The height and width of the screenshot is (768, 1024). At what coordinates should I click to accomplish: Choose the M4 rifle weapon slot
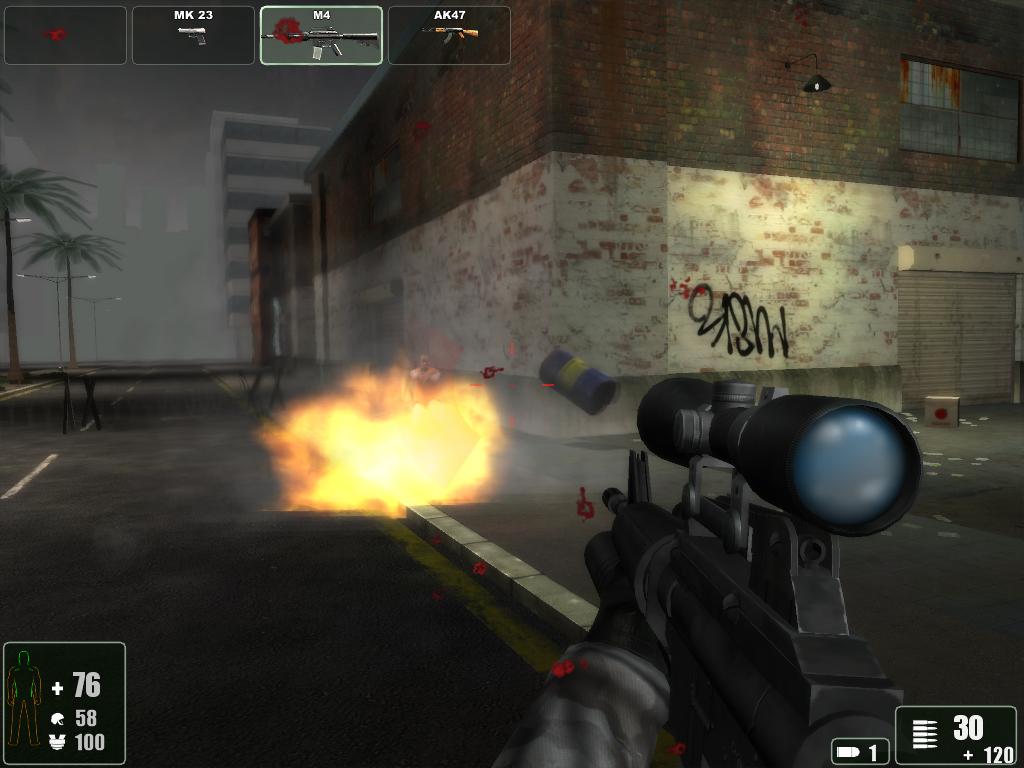[x=321, y=35]
